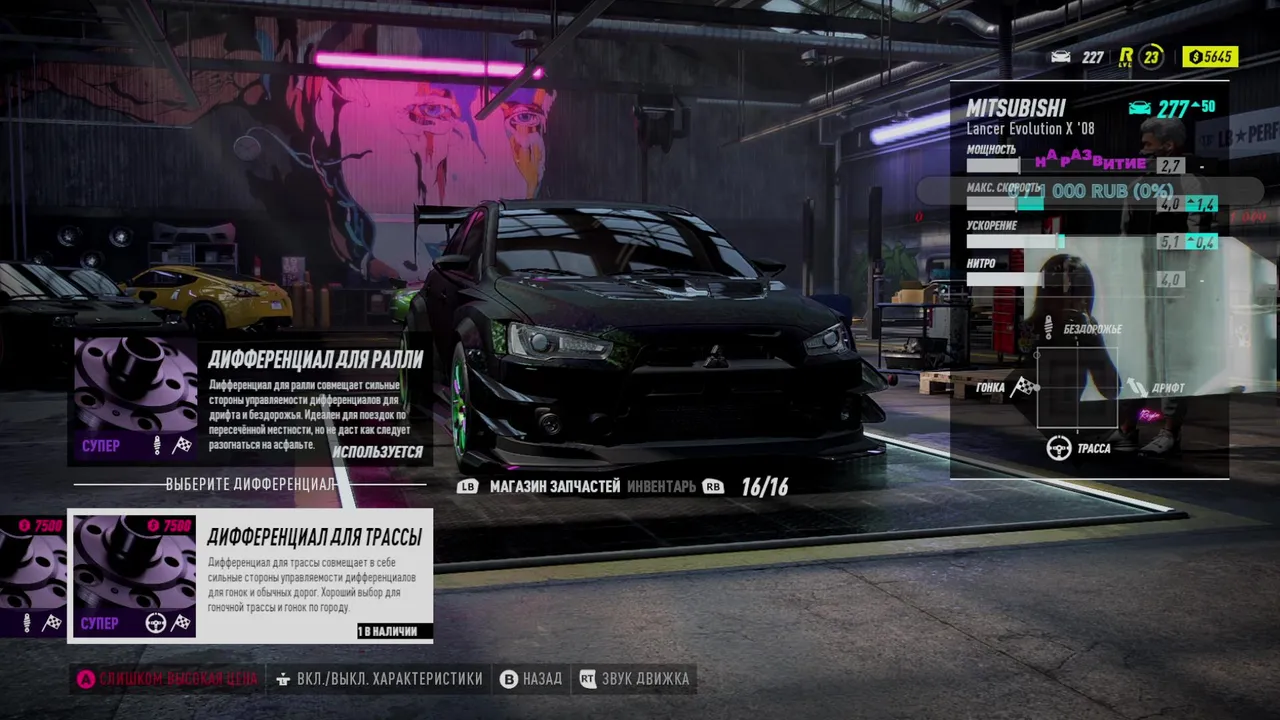Switch to the Магазин запчастей tab
The height and width of the screenshot is (720, 1280).
(x=555, y=487)
